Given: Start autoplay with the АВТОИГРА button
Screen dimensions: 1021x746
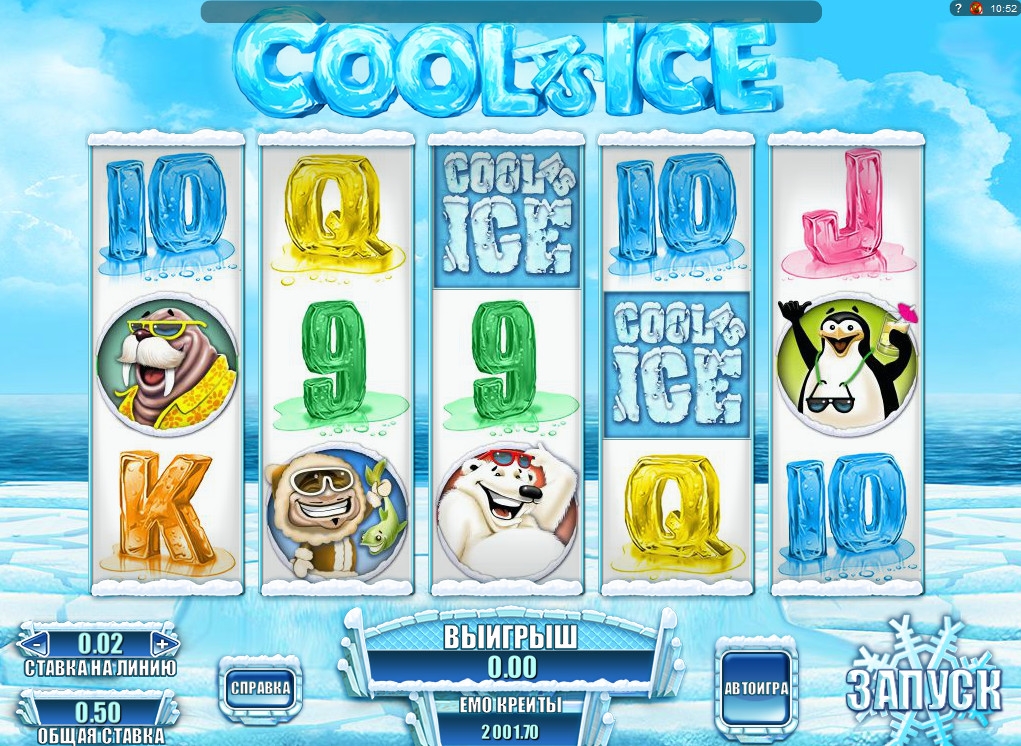Looking at the screenshot, I should coord(757,689).
